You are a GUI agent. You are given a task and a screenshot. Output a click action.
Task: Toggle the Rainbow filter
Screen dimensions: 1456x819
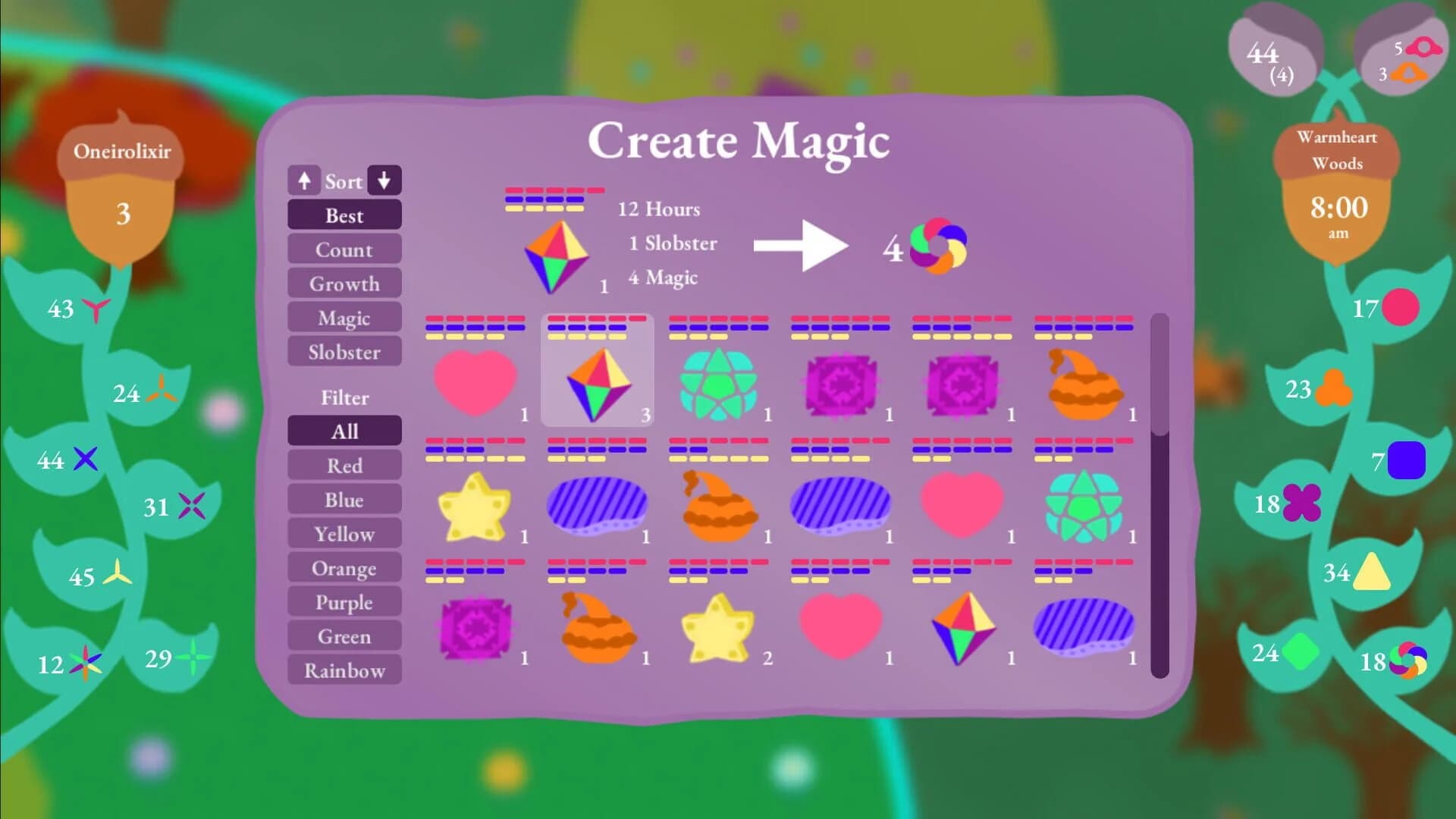[344, 670]
